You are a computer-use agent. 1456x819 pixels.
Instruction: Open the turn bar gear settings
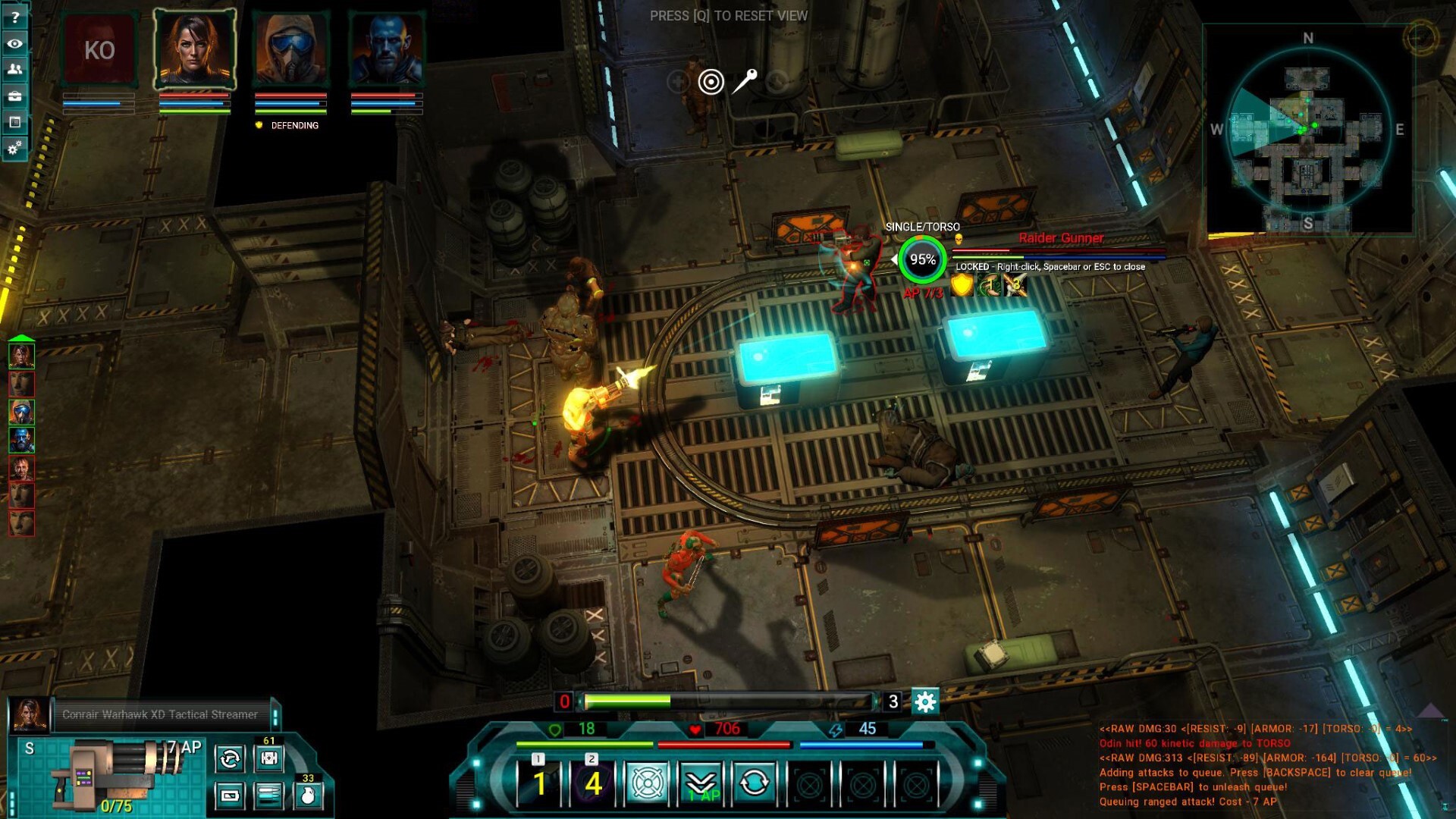point(925,701)
